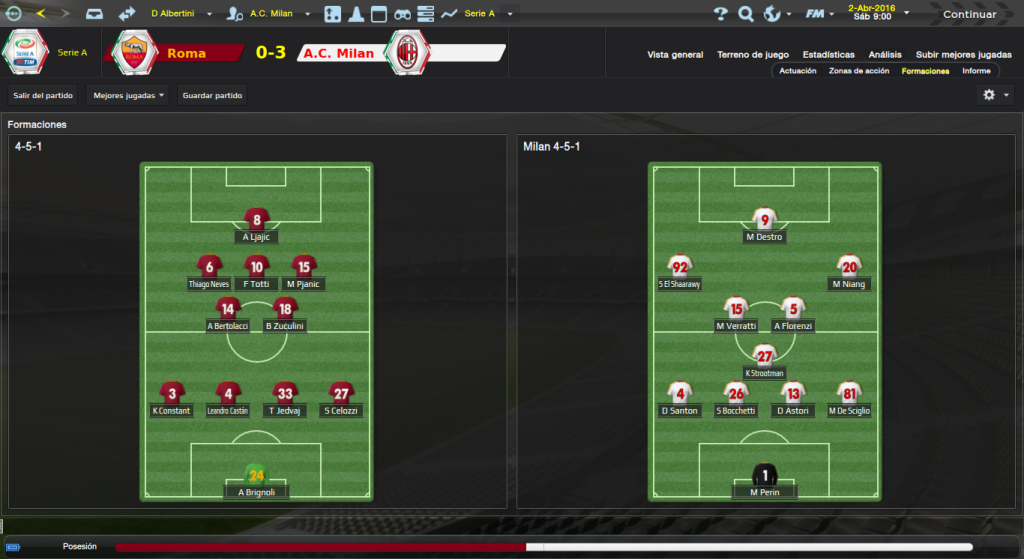Viewport: 1024px width, 559px height.
Task: View the Informe subtab
Action: [976, 71]
